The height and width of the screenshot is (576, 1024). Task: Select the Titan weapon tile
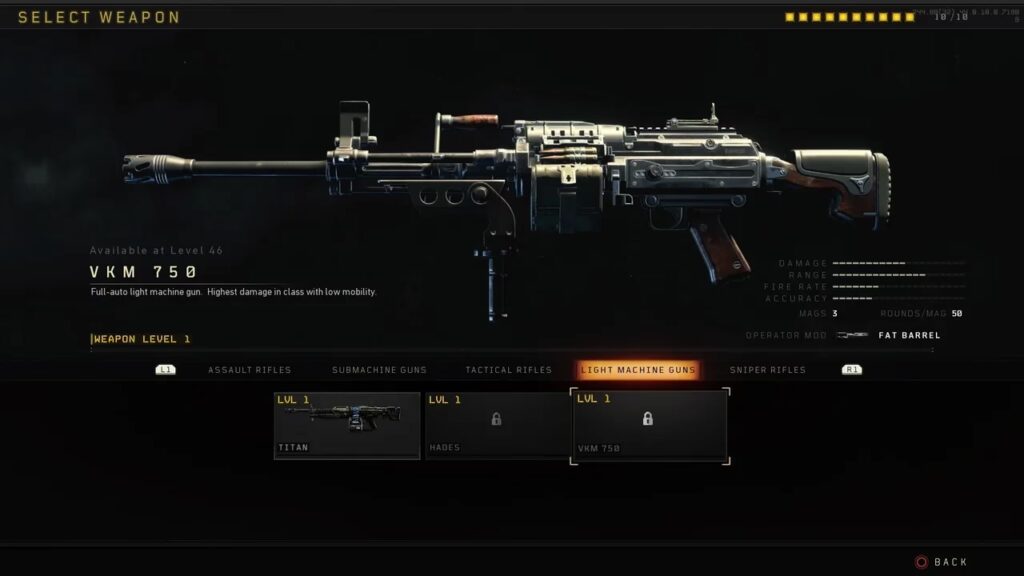tap(347, 425)
